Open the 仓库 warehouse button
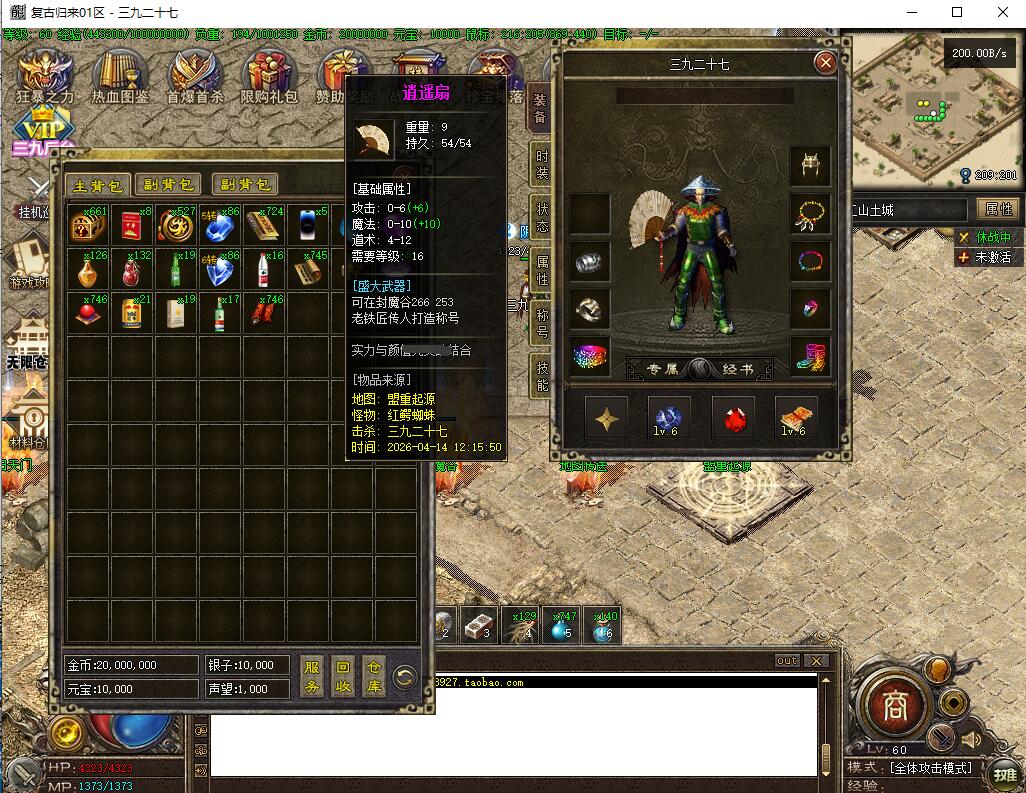The image size is (1026, 793). pyautogui.click(x=373, y=677)
